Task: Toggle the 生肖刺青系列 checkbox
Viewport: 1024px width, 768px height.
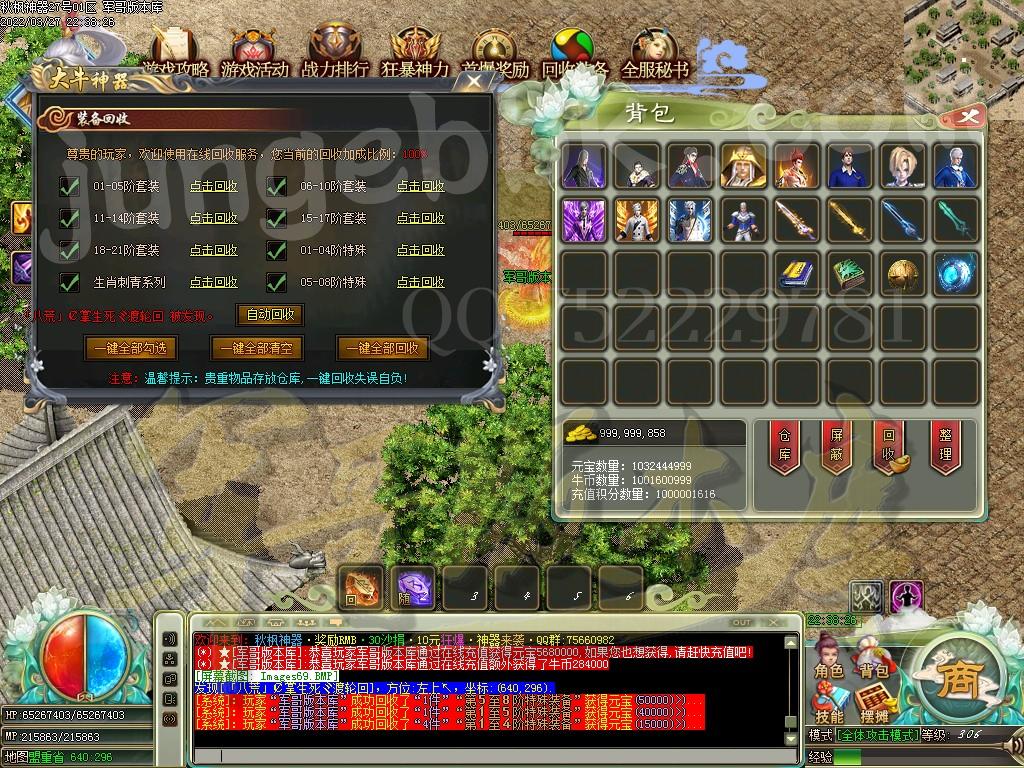Action: click(x=70, y=282)
